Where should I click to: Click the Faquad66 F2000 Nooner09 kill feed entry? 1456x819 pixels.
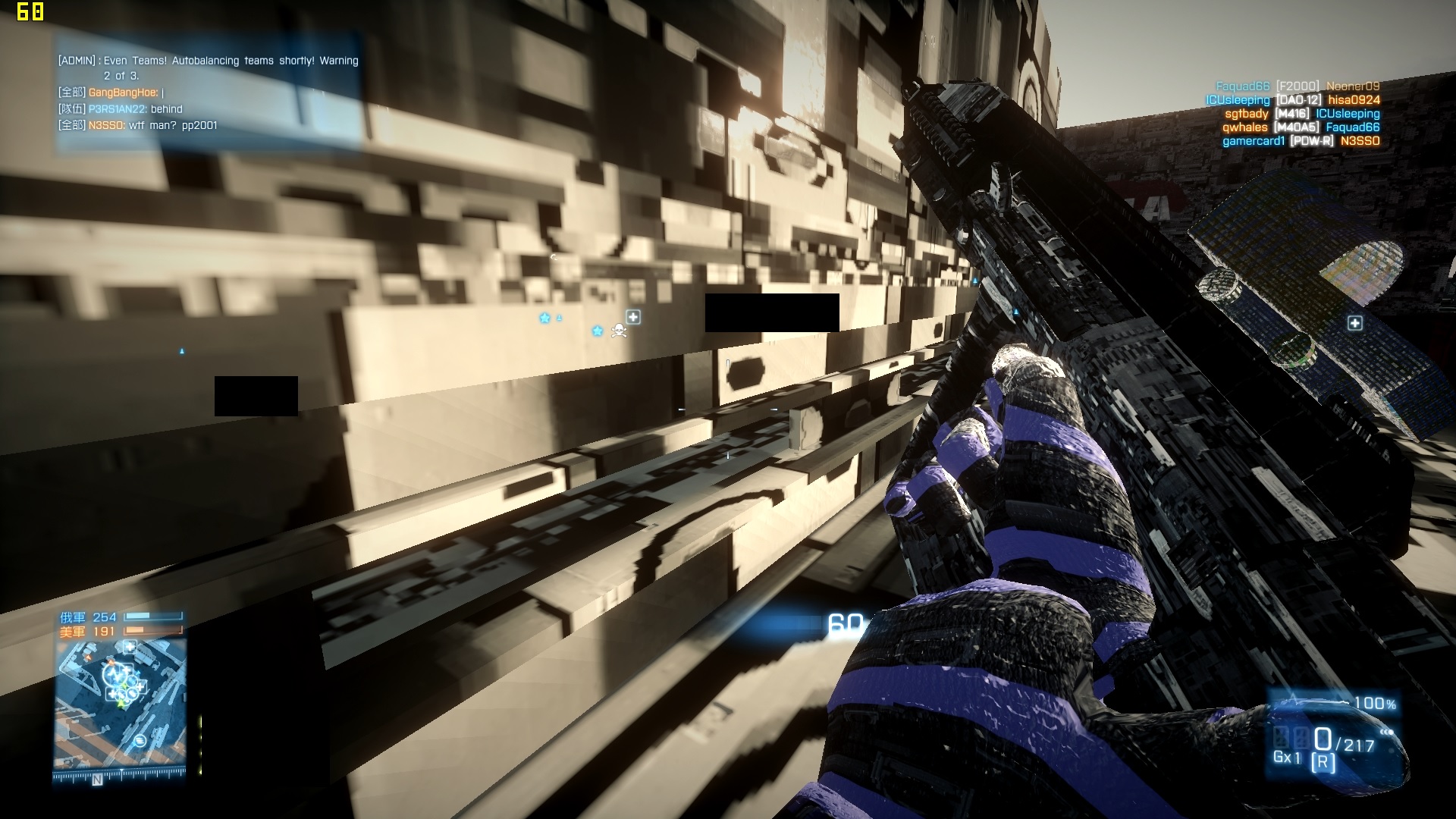(1297, 86)
